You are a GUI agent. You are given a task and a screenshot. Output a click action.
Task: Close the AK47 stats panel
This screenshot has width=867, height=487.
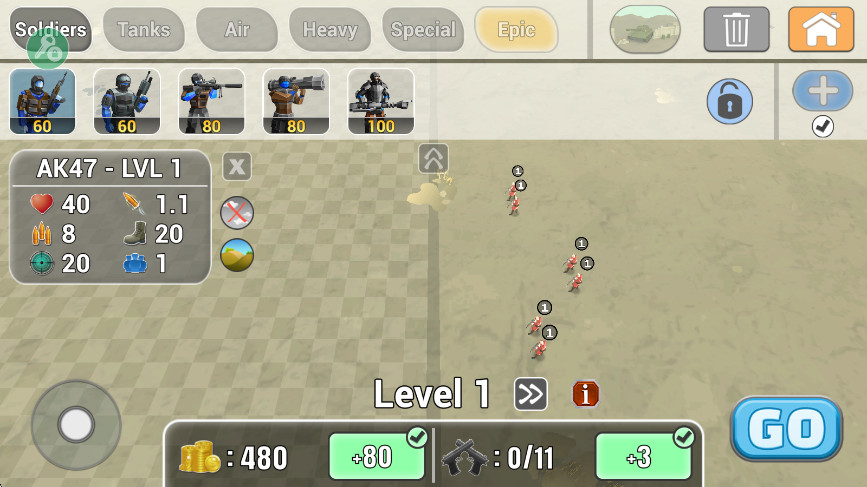pyautogui.click(x=236, y=165)
